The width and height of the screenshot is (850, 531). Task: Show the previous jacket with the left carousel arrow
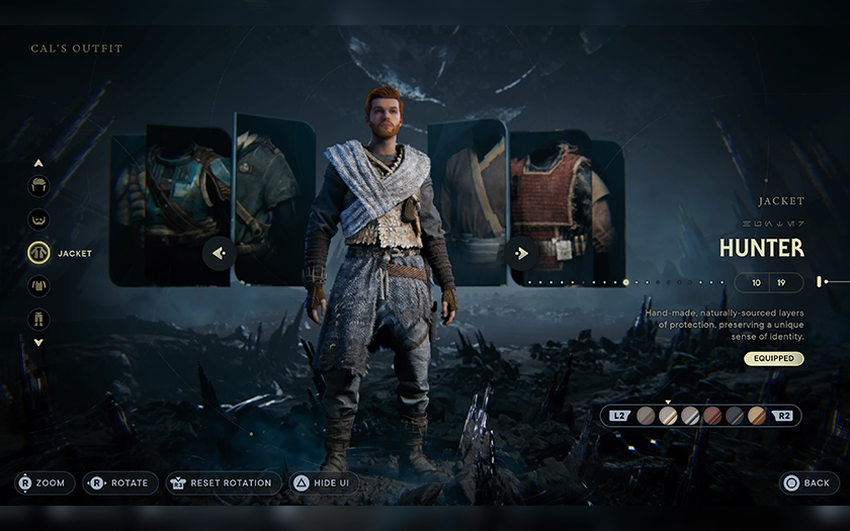(219, 253)
